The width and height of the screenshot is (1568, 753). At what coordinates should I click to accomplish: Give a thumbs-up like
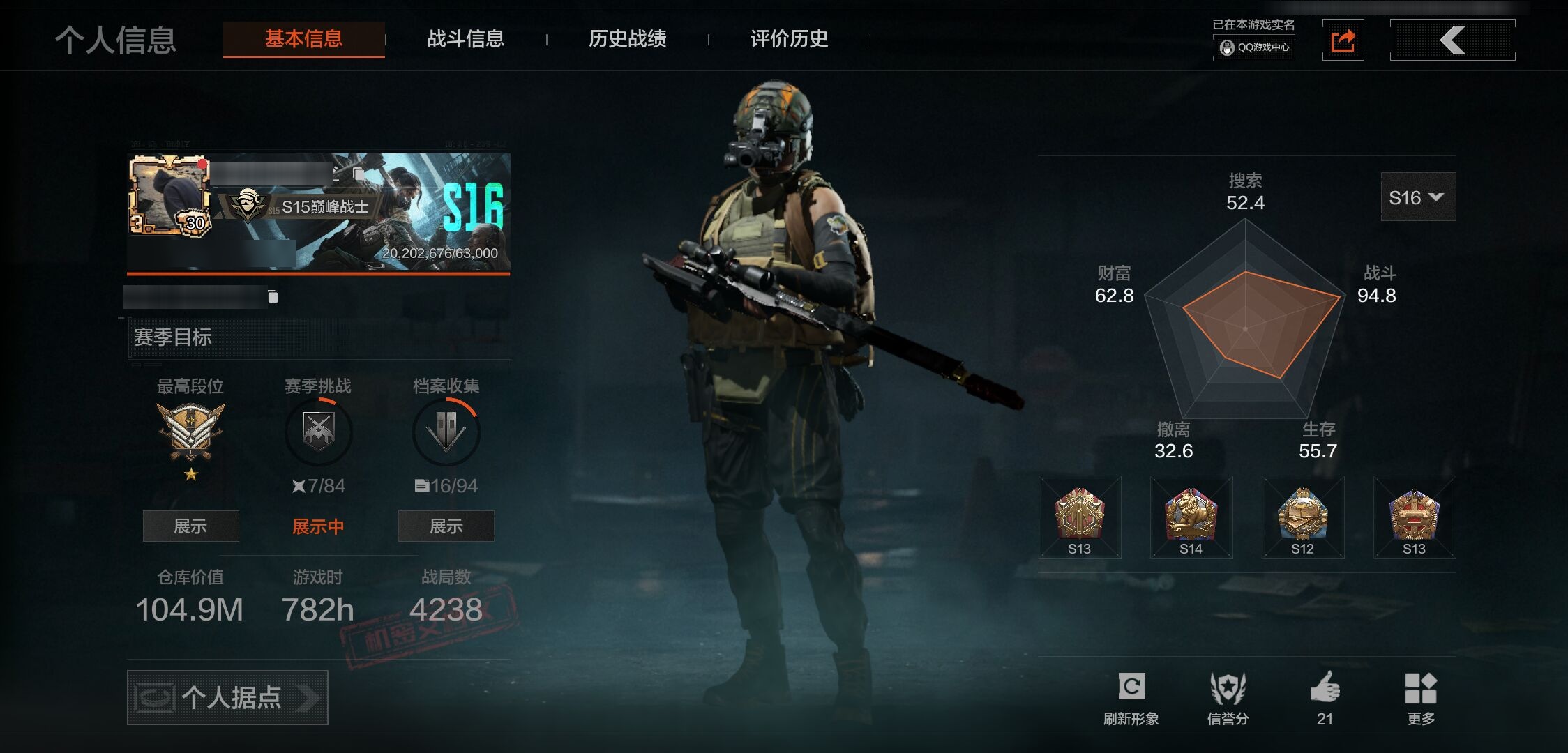pyautogui.click(x=1325, y=698)
